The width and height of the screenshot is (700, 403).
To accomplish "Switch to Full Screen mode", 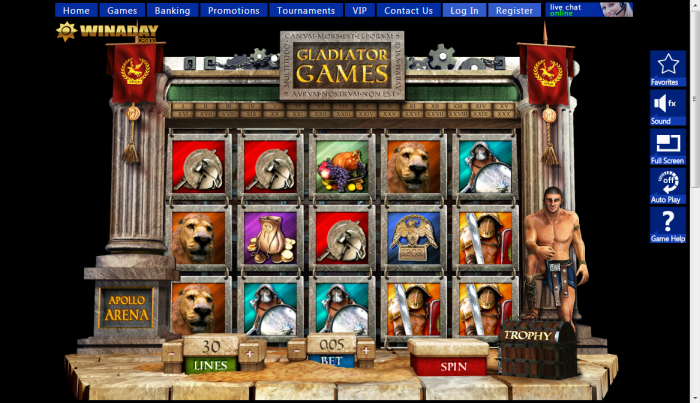I will tap(667, 146).
